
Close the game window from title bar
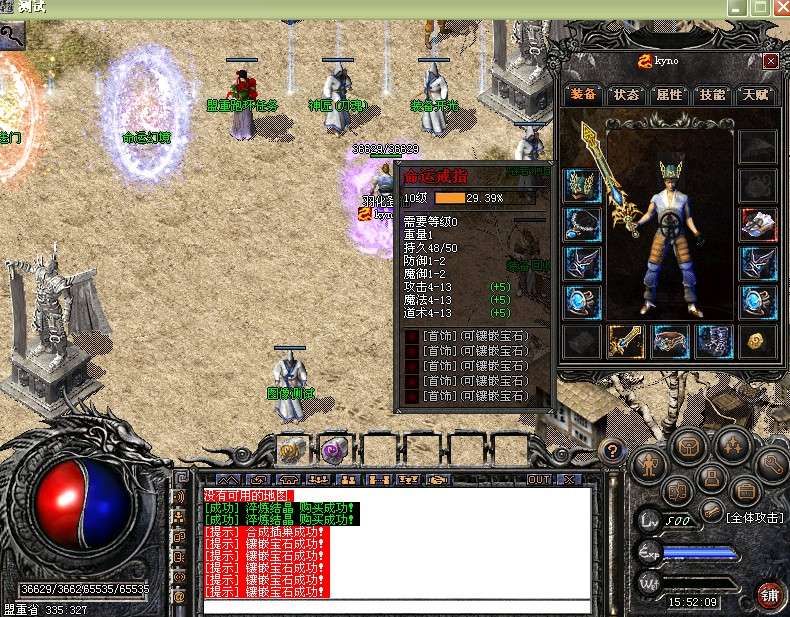[x=781, y=7]
